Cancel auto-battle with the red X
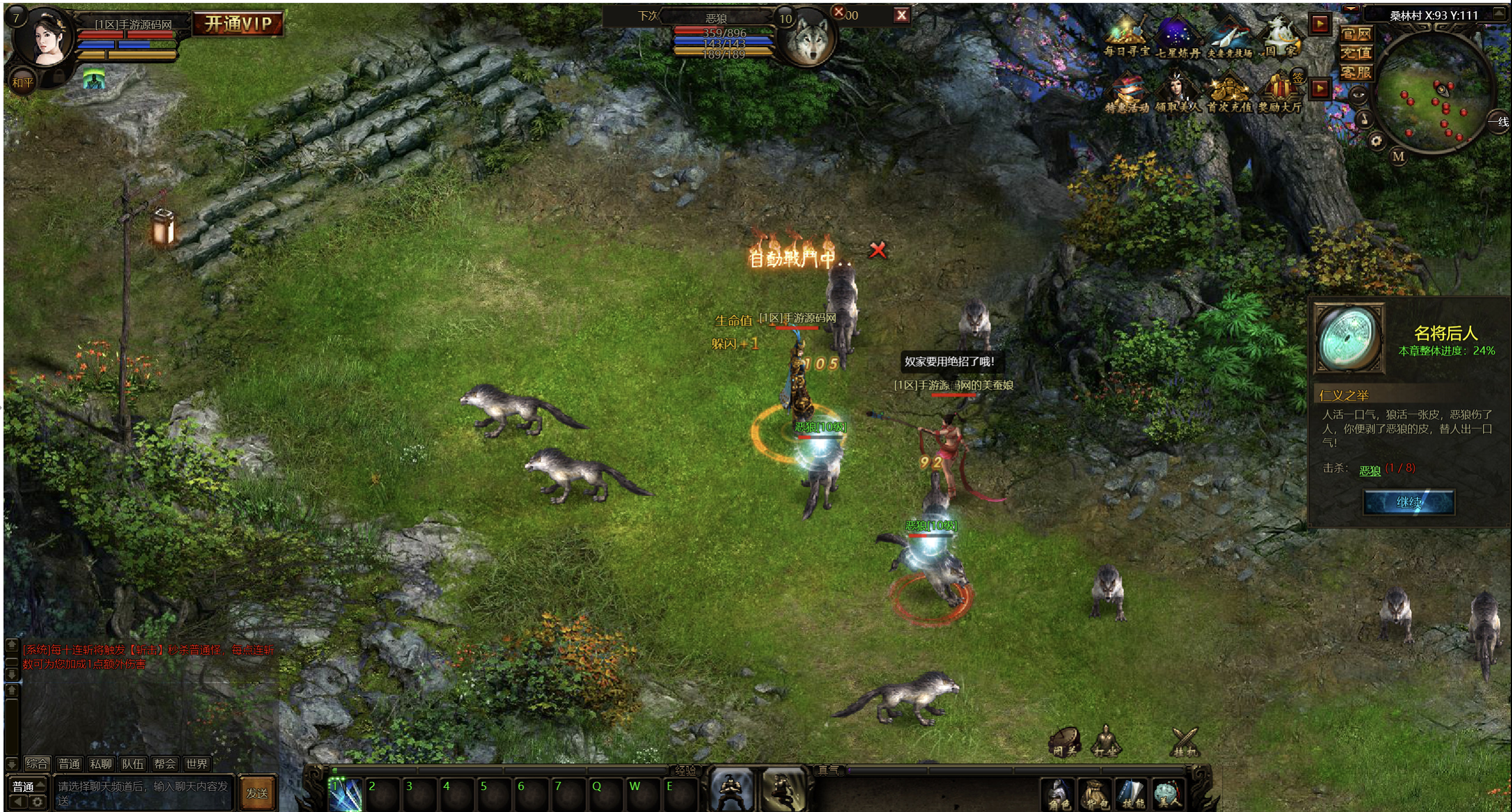Image resolution: width=1512 pixels, height=812 pixels. [x=877, y=250]
